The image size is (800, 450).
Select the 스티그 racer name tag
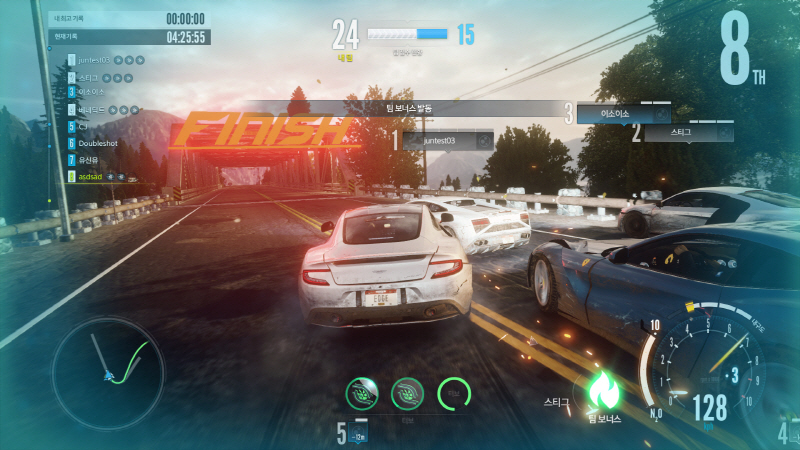click(x=686, y=131)
